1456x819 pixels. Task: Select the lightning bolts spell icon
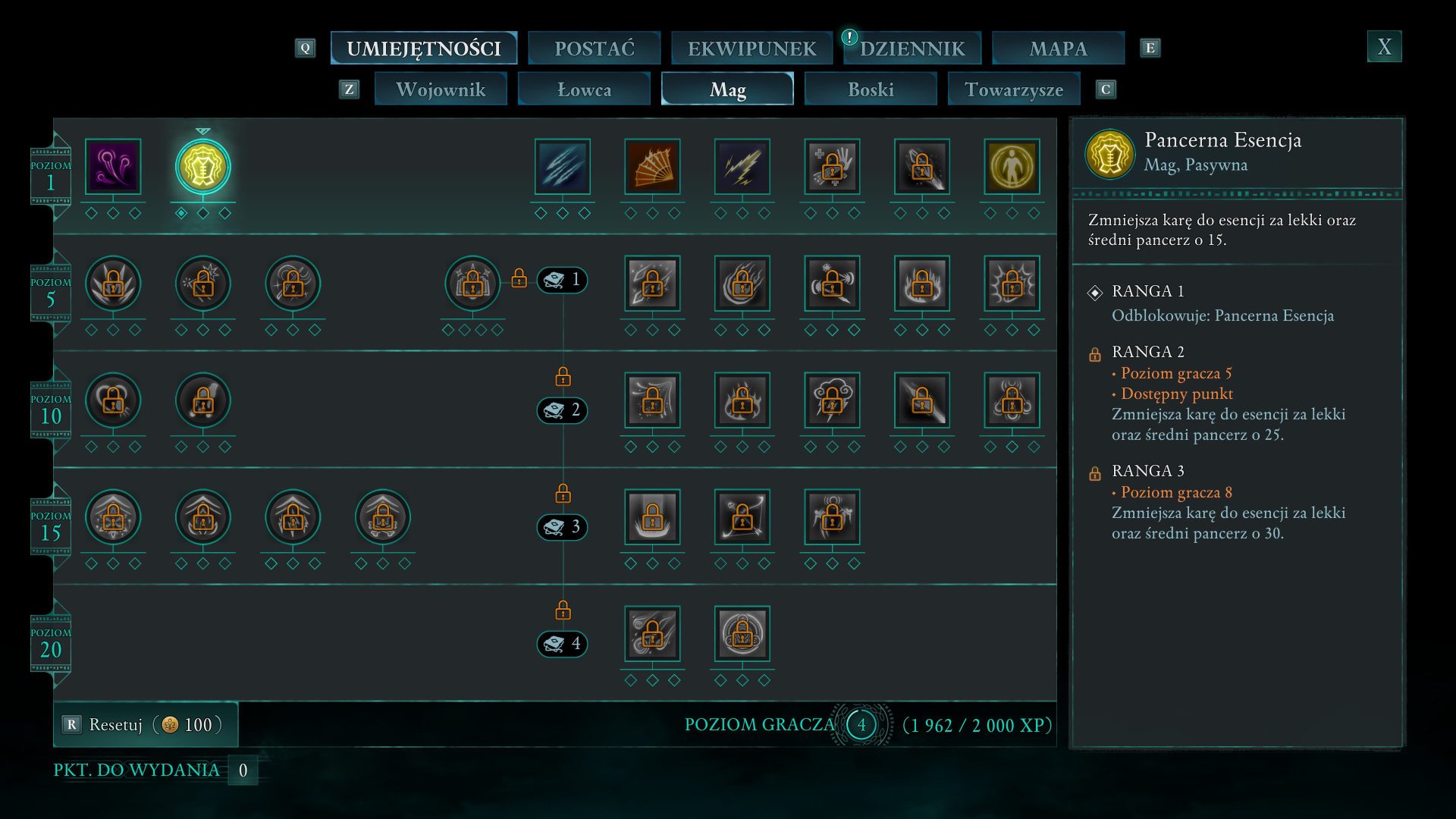pos(742,166)
